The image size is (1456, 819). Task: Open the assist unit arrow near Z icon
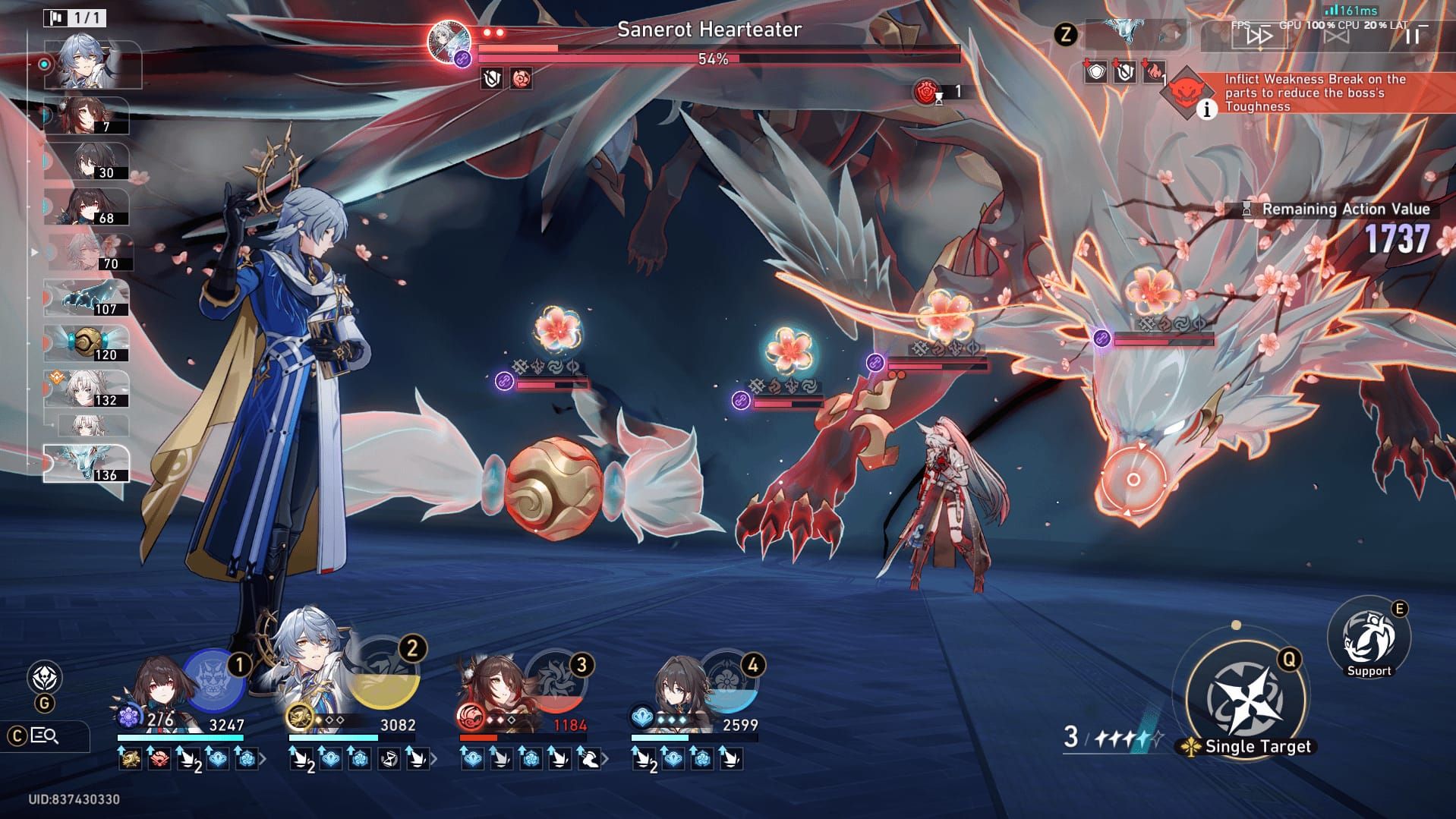pyautogui.click(x=1177, y=34)
